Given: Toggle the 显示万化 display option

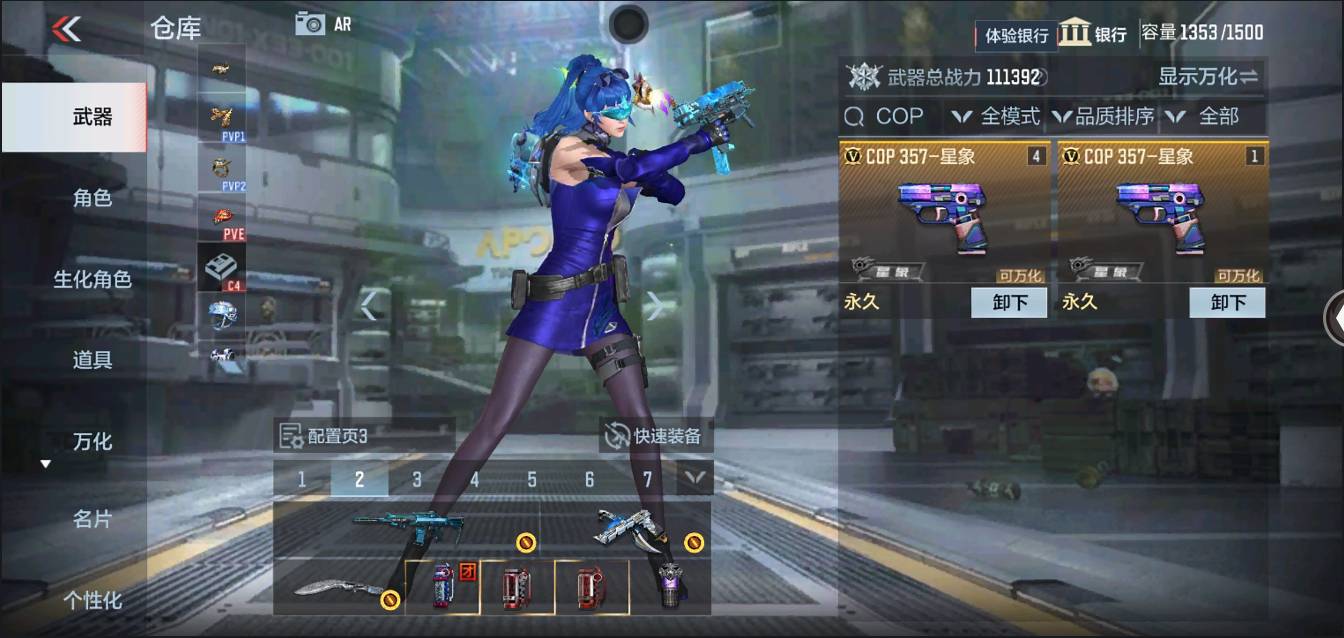Looking at the screenshot, I should point(1207,76).
